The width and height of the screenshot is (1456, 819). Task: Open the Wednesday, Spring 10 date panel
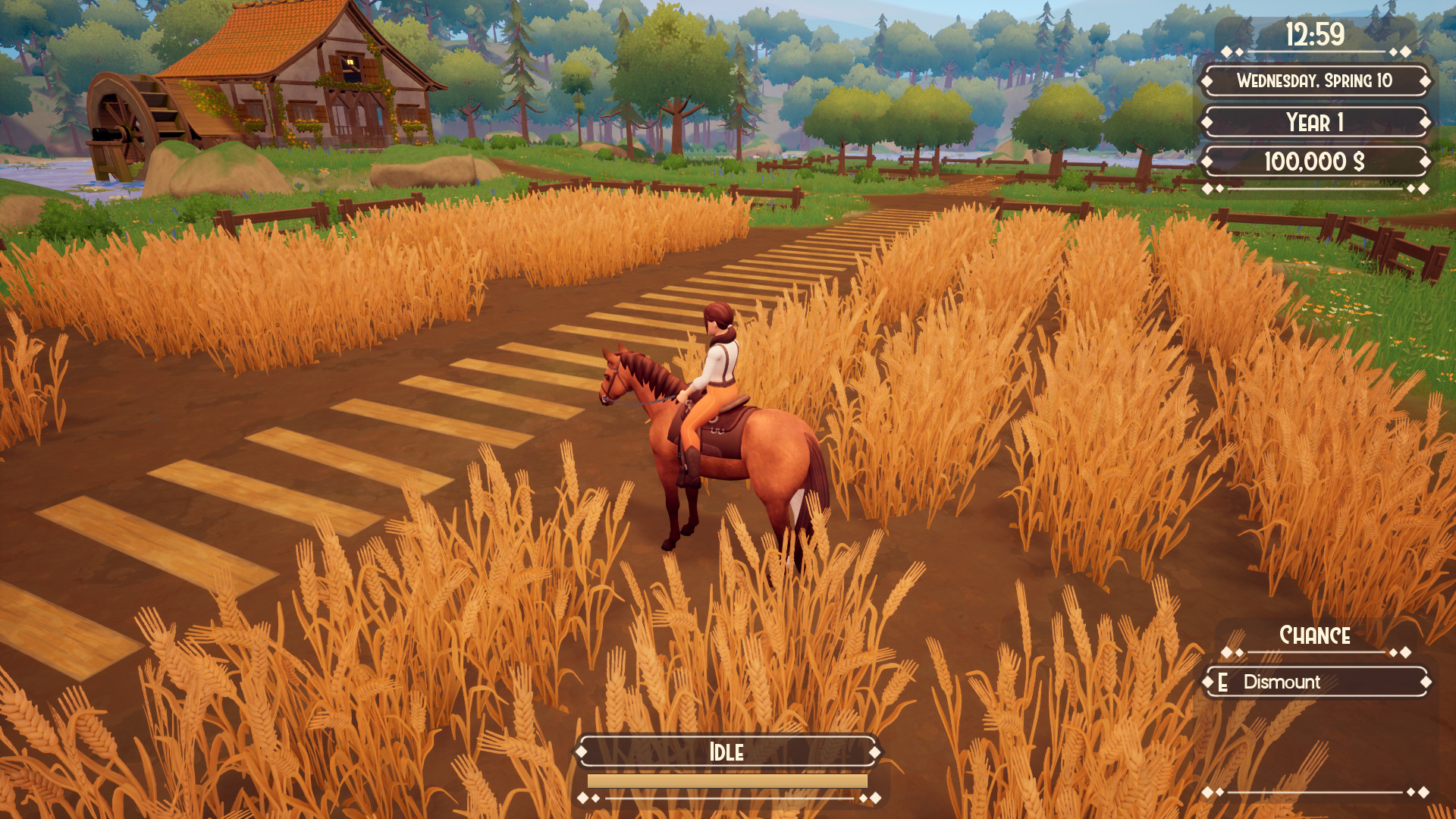click(x=1314, y=82)
